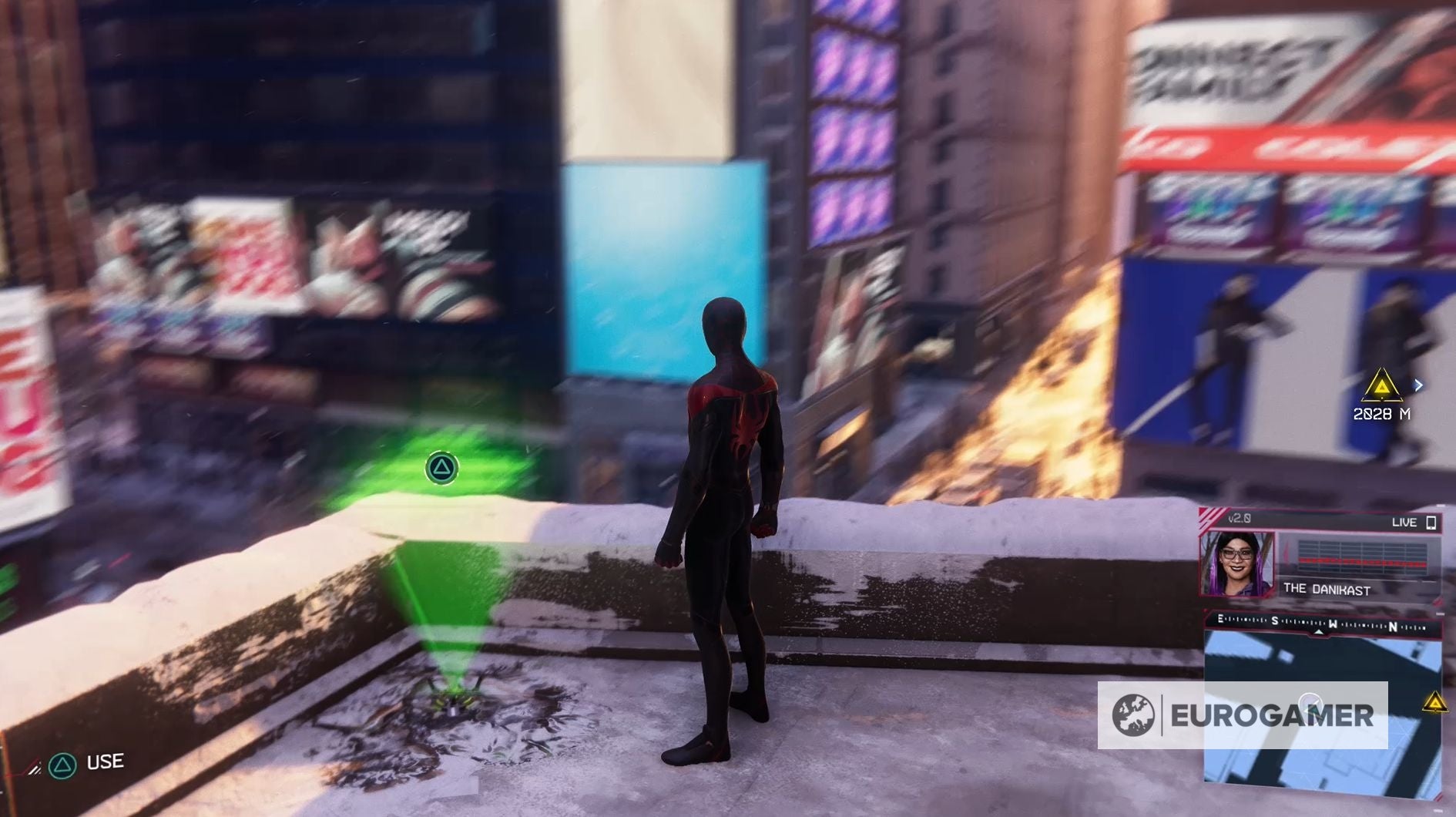Click the compass pointer arrow above the minimap
1456x817 pixels.
(1318, 632)
